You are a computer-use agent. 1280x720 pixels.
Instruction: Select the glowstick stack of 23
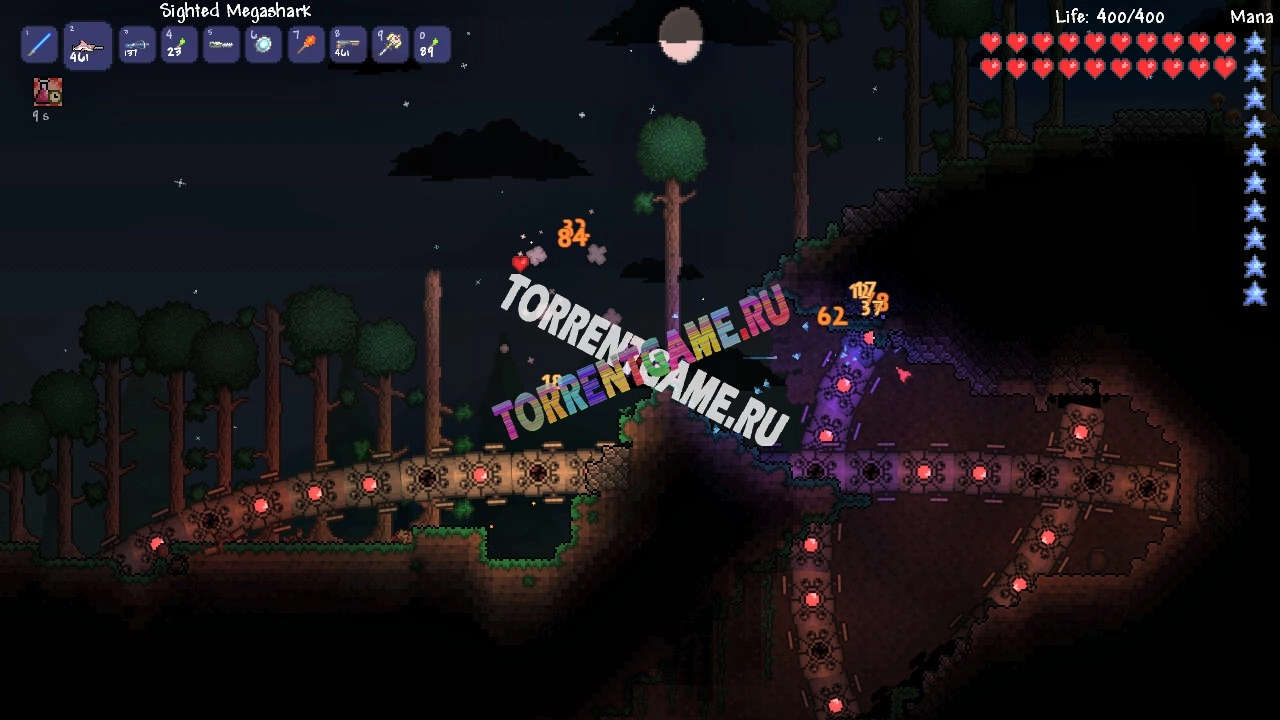tap(179, 45)
